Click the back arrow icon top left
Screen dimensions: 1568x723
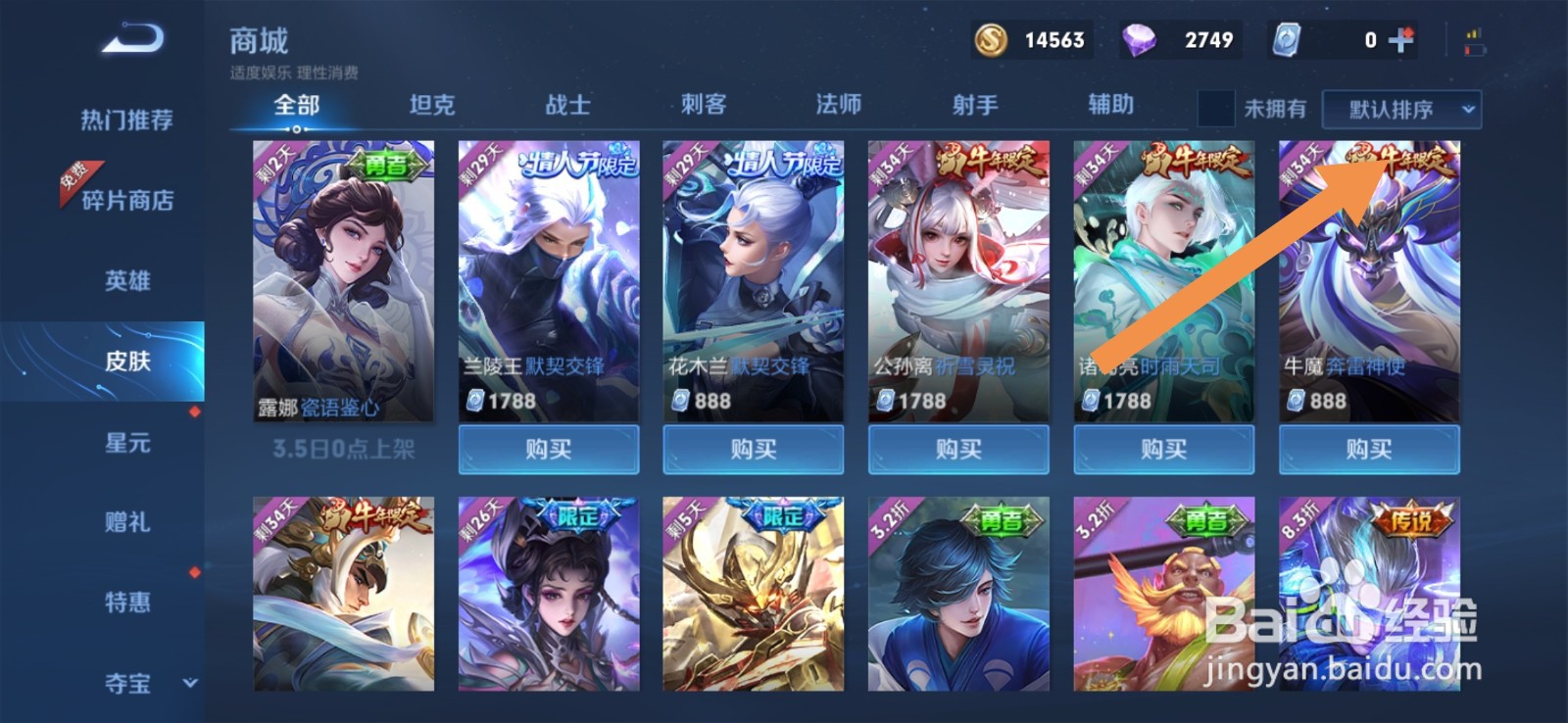127,39
